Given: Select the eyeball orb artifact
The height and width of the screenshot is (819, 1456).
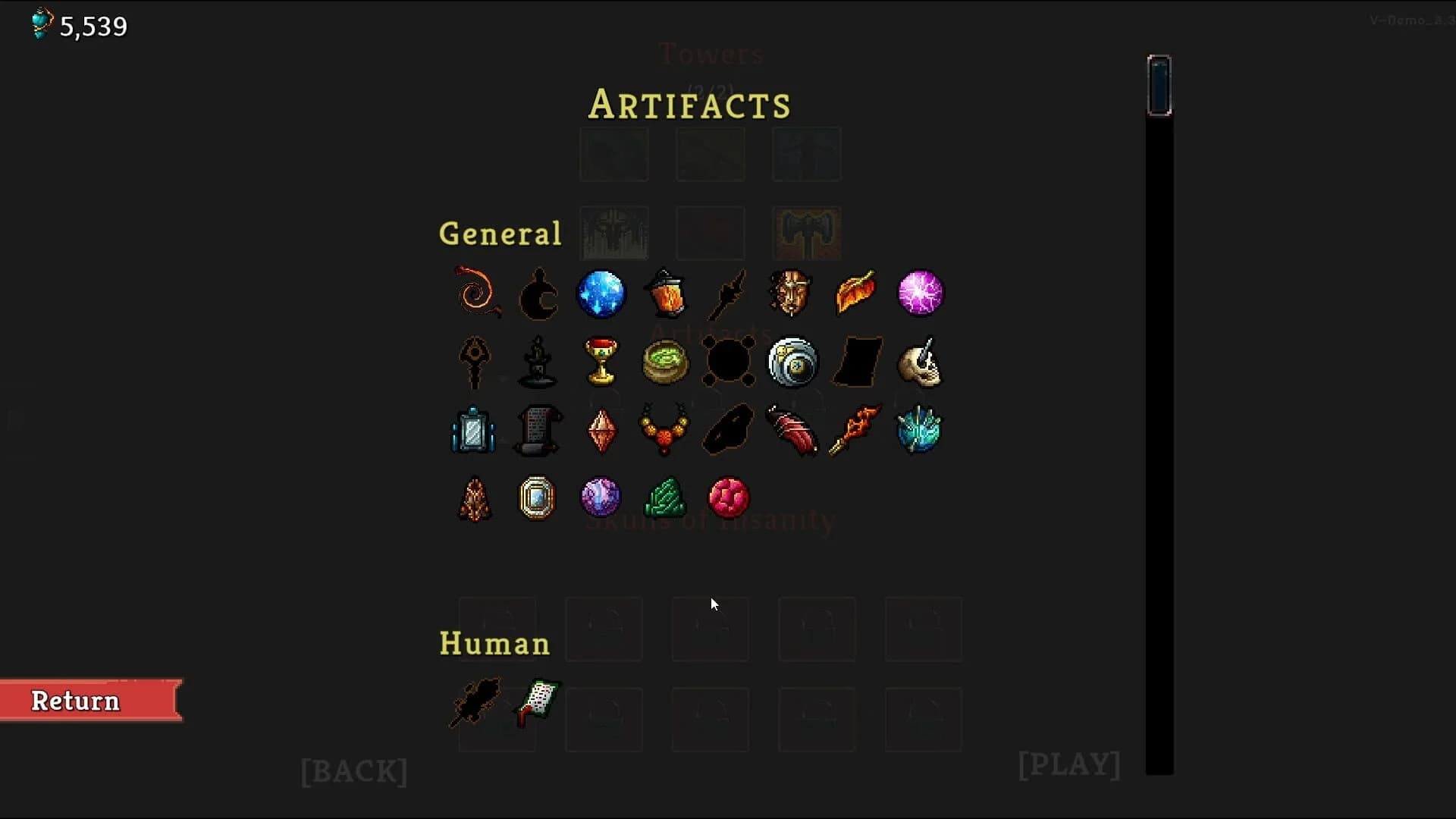Looking at the screenshot, I should click(792, 362).
